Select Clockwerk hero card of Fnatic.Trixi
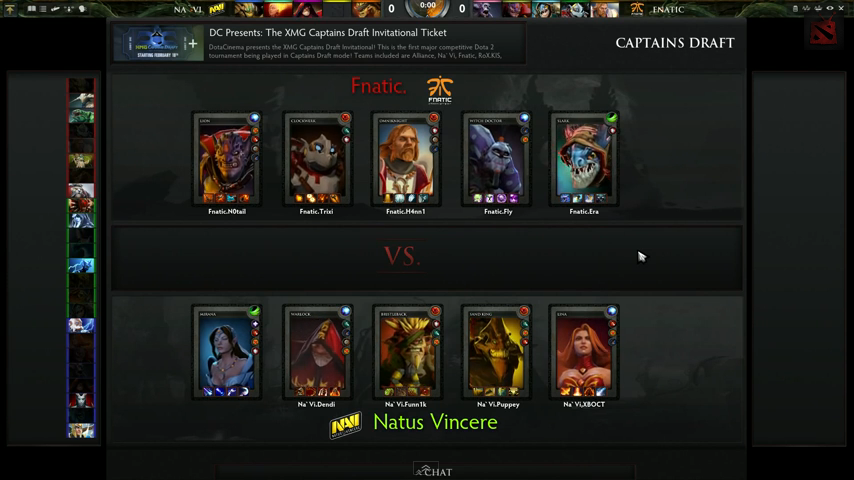 tap(316, 160)
